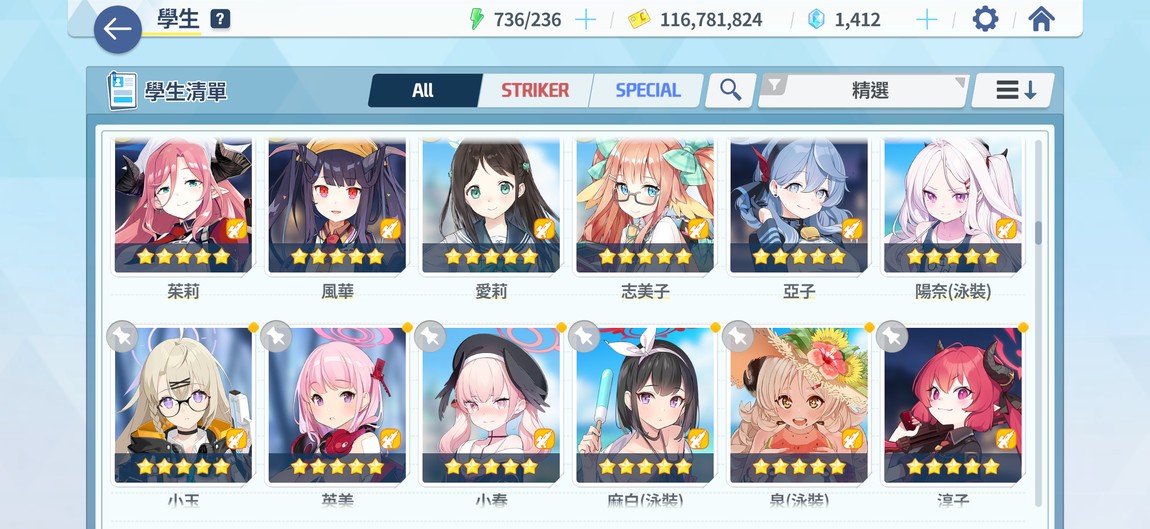Open the question mark help icon
Image resolution: width=1150 pixels, height=529 pixels.
pos(221,19)
